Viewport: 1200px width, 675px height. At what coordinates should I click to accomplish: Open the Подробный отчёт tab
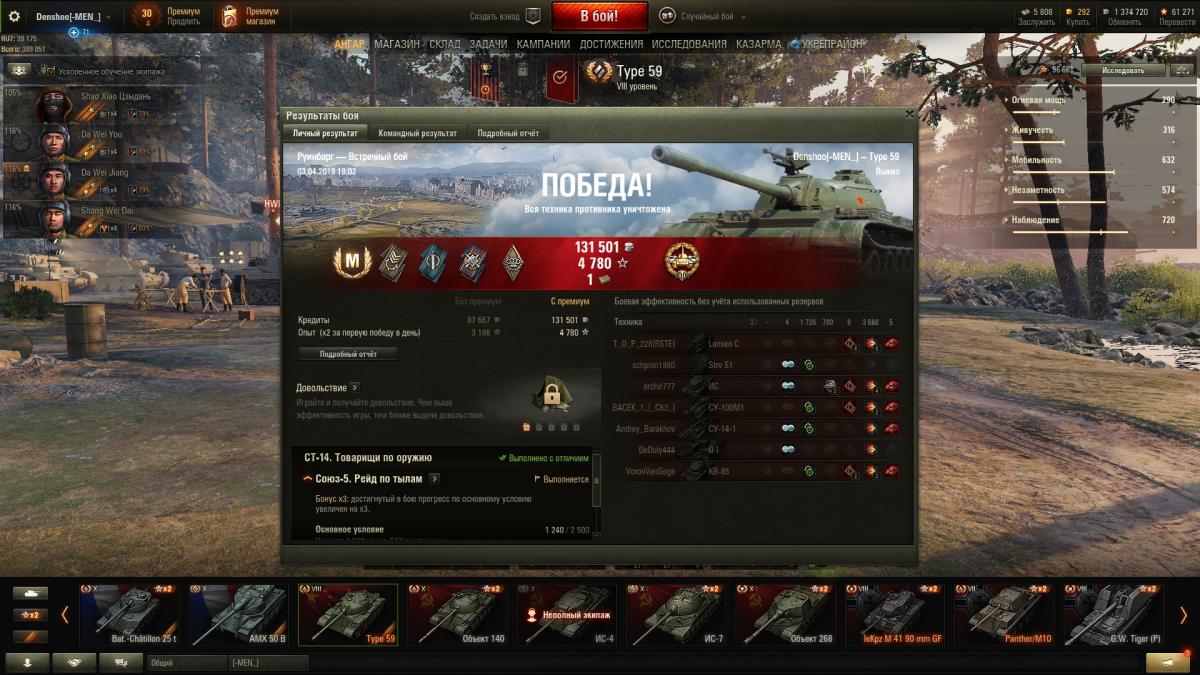pos(508,133)
